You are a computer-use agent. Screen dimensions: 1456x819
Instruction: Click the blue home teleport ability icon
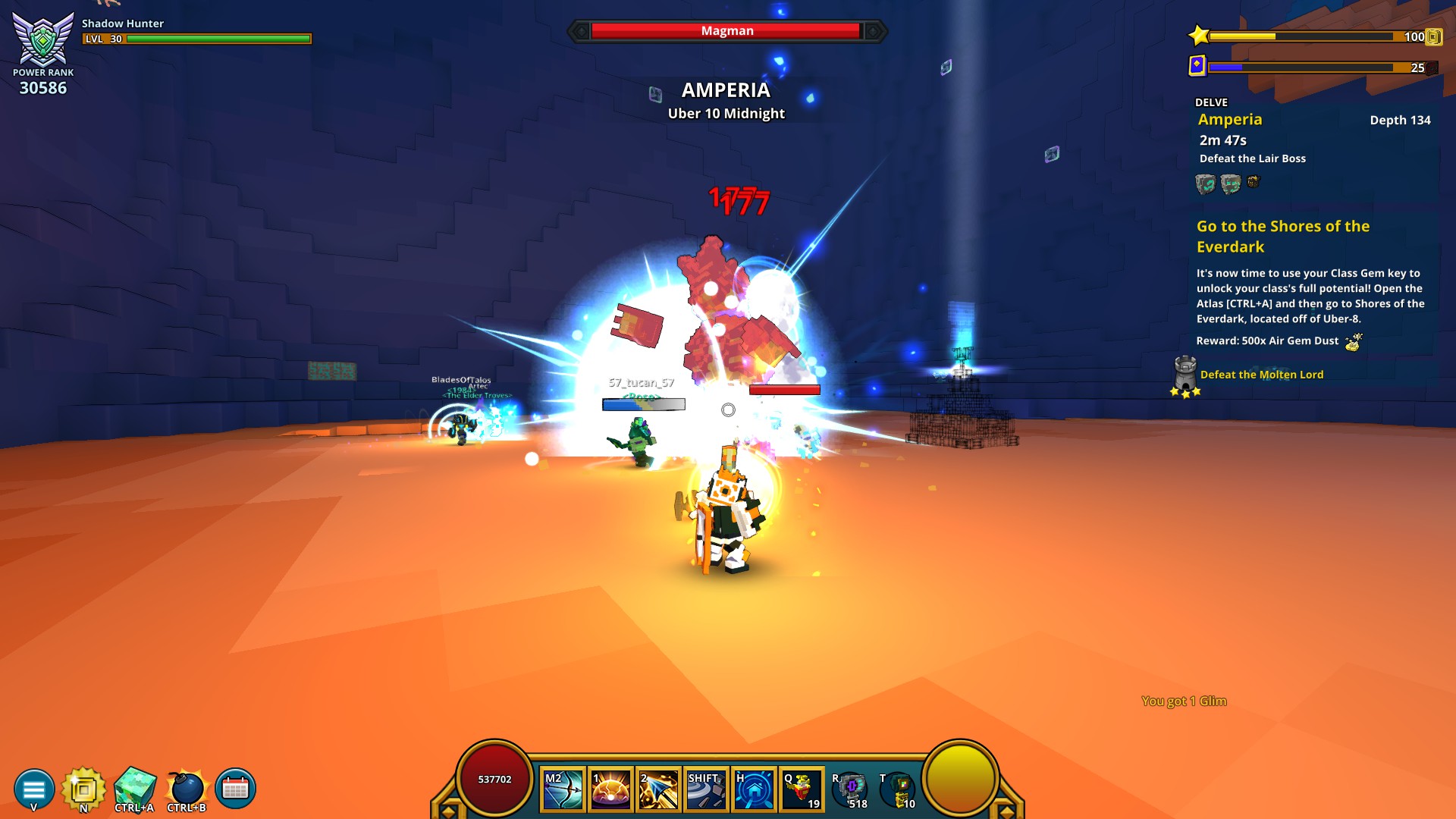(754, 790)
